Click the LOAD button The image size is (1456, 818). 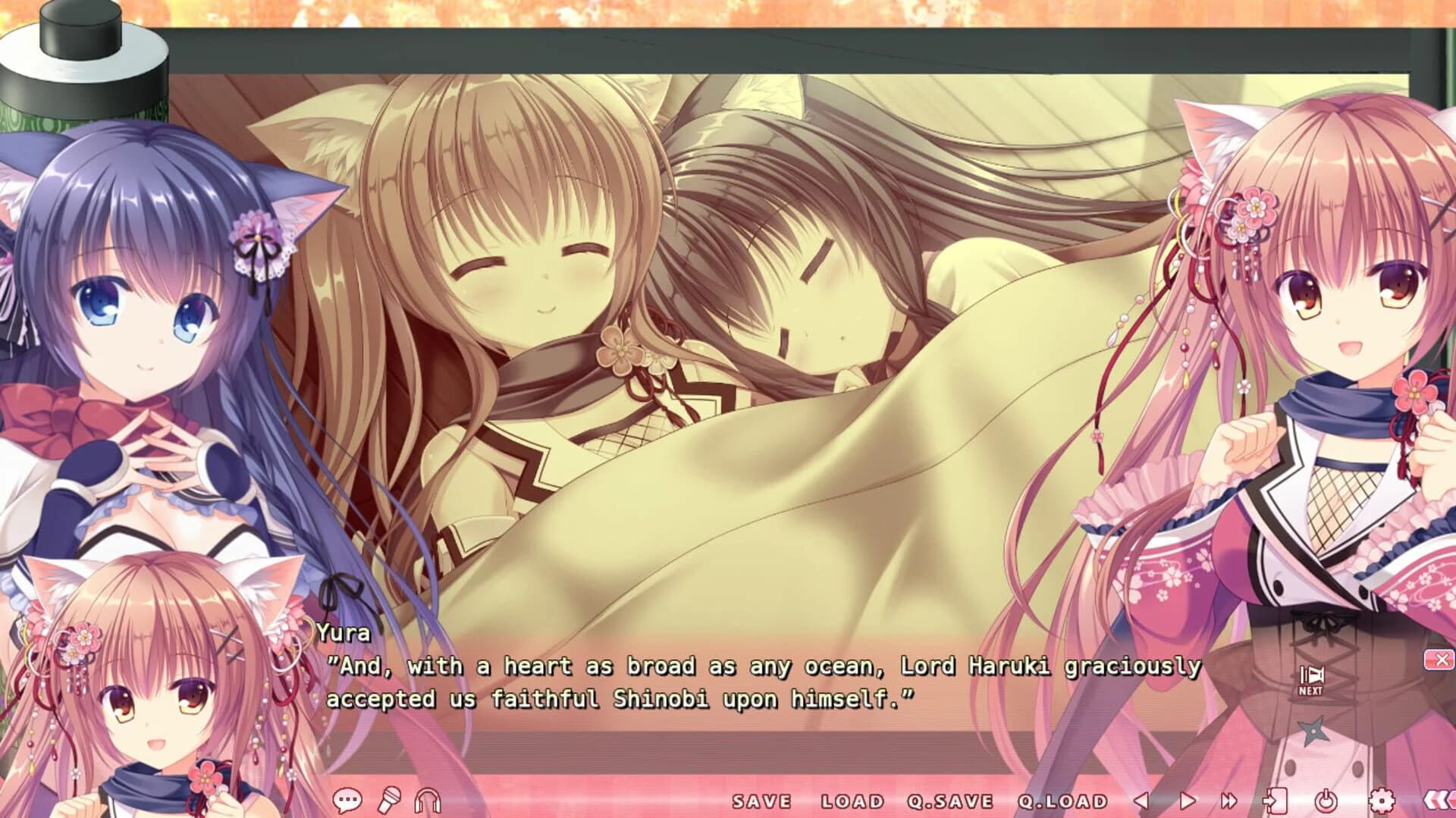852,800
